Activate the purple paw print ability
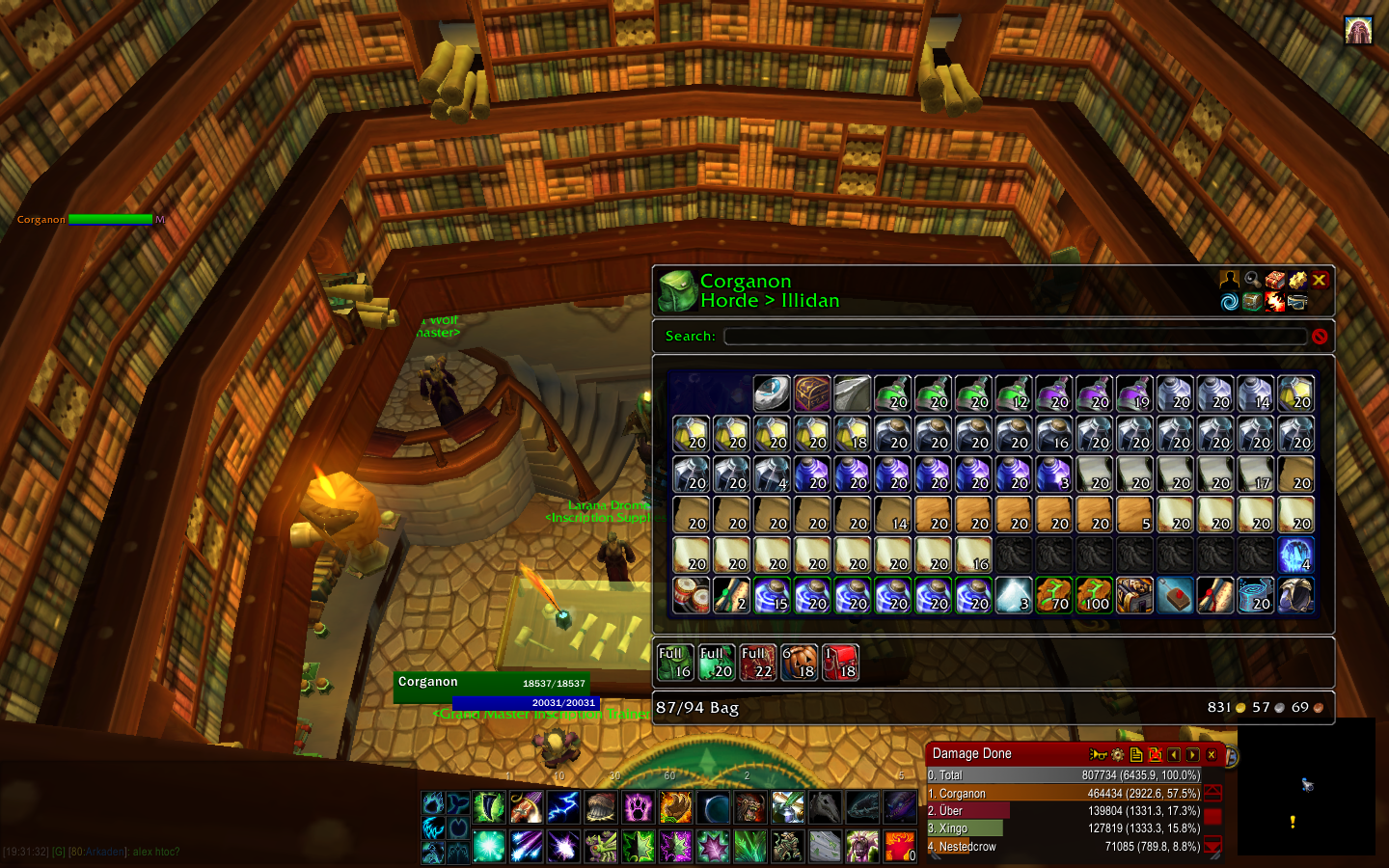Viewport: 1389px width, 868px height. coord(638,807)
